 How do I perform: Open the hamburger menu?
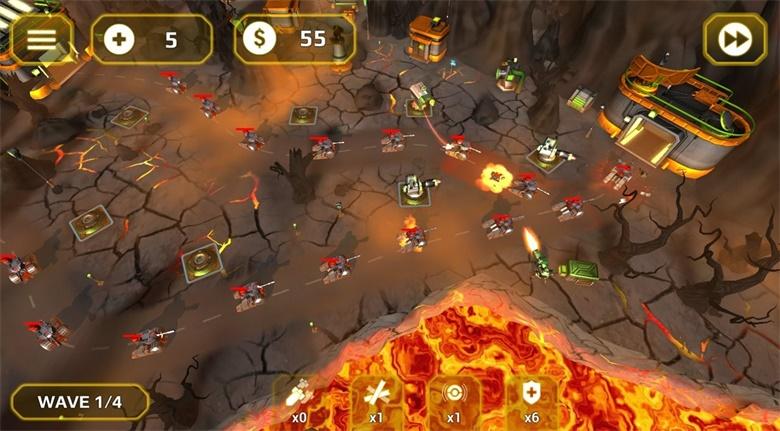coord(41,39)
